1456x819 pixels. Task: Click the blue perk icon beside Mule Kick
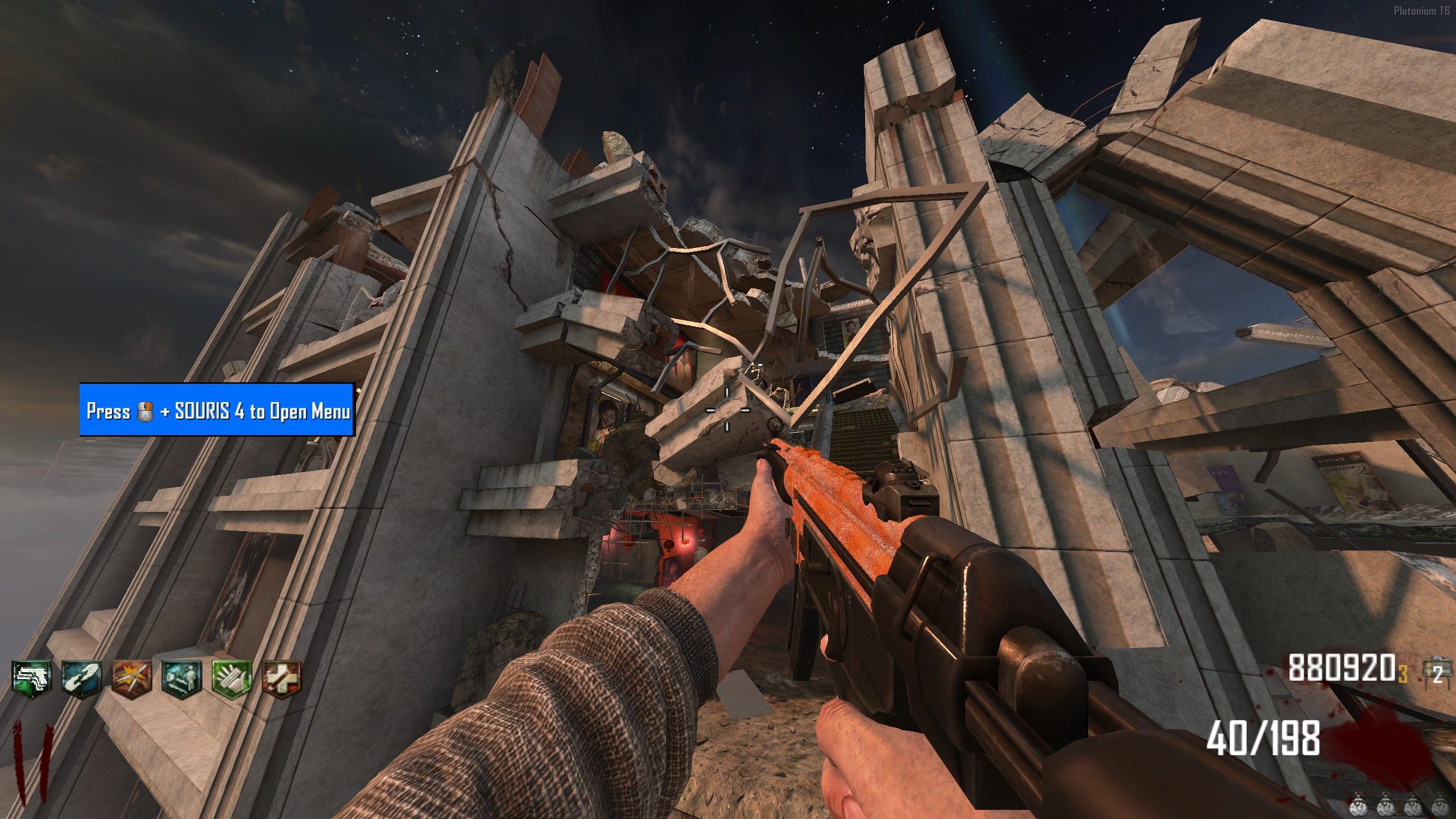pos(82,679)
